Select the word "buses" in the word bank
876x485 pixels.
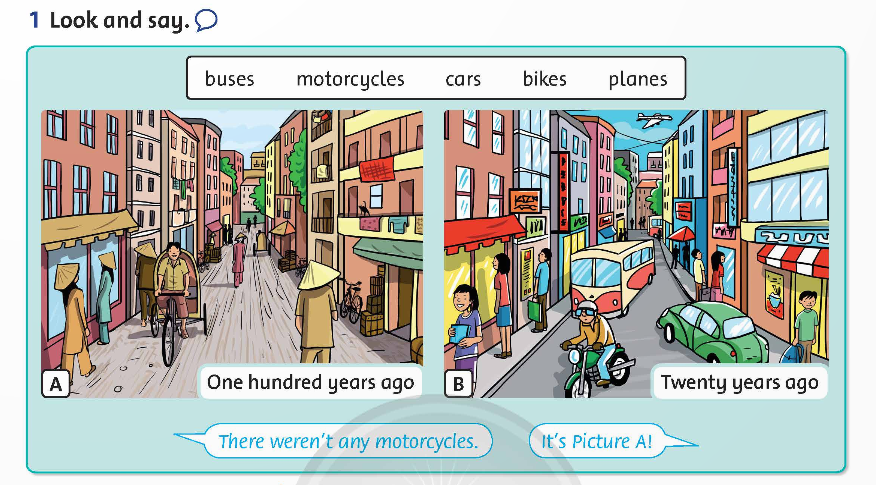[229, 79]
